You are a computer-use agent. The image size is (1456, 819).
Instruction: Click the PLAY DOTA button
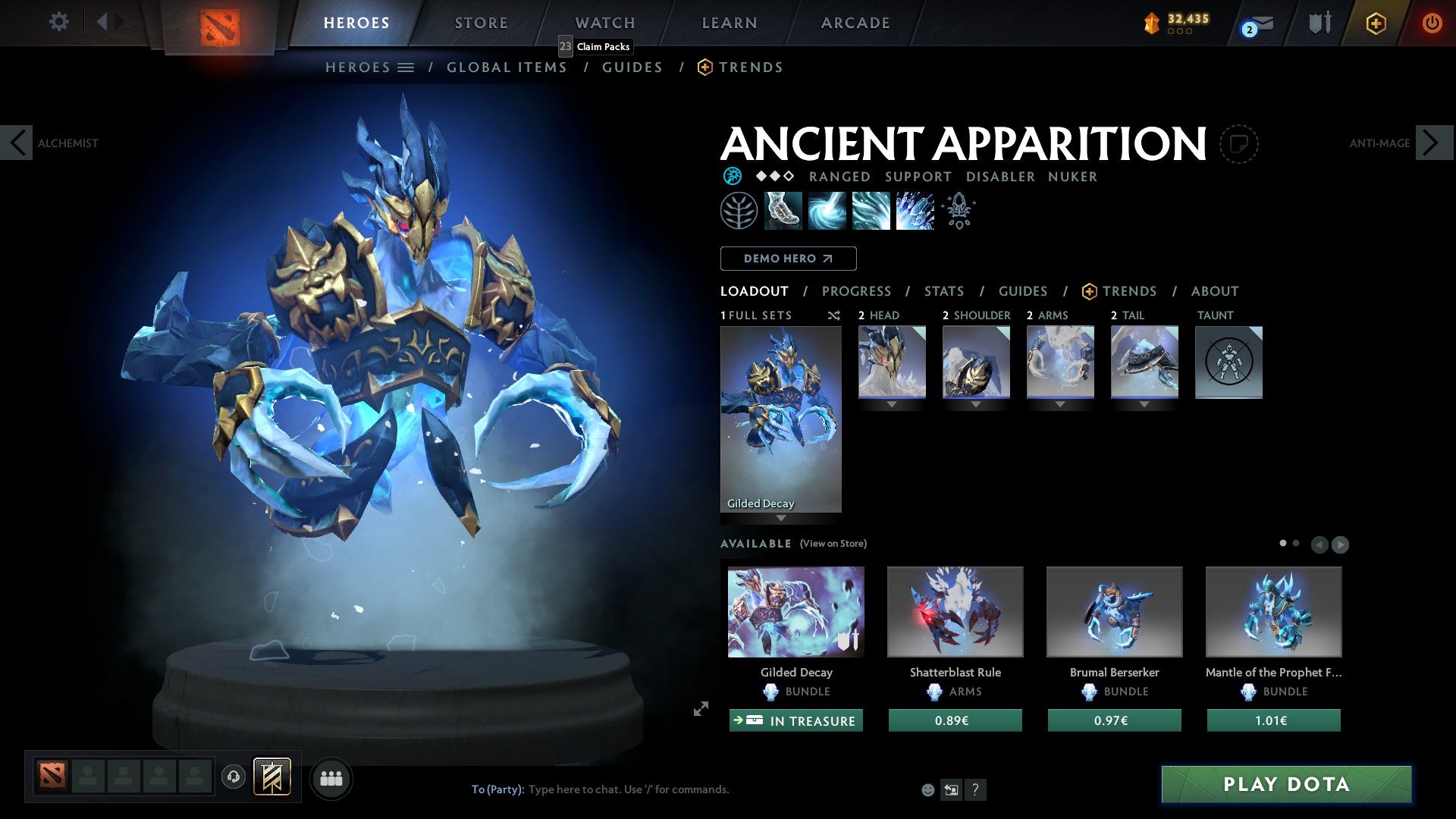[x=1285, y=785]
